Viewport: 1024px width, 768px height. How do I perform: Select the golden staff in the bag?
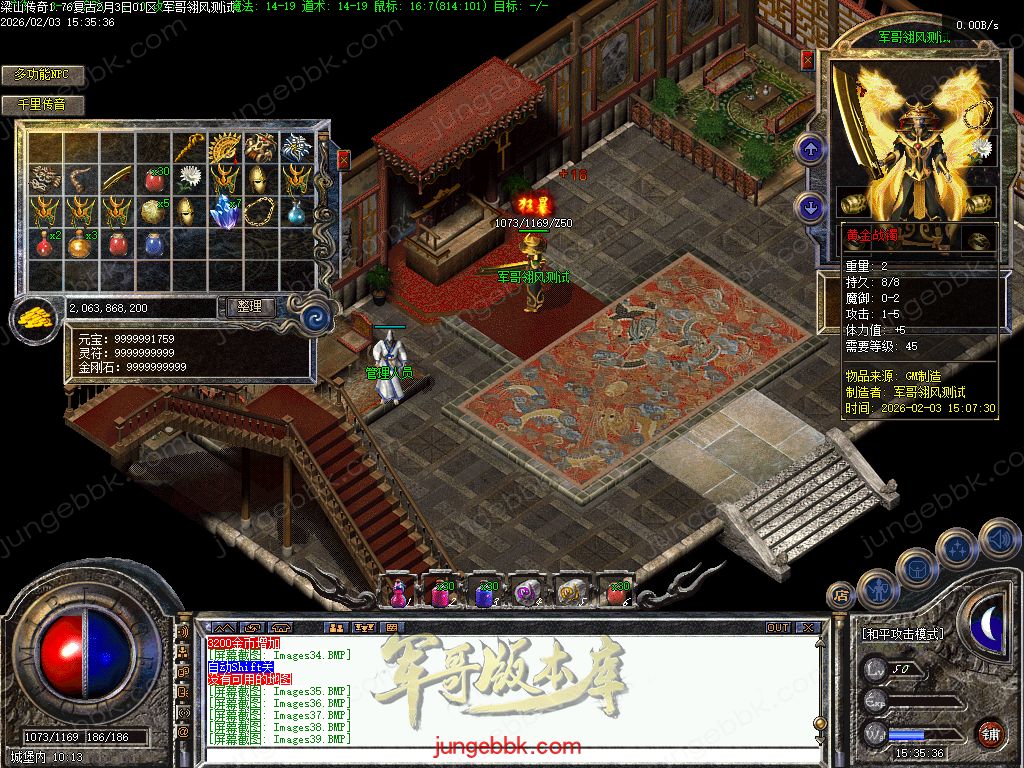[188, 149]
